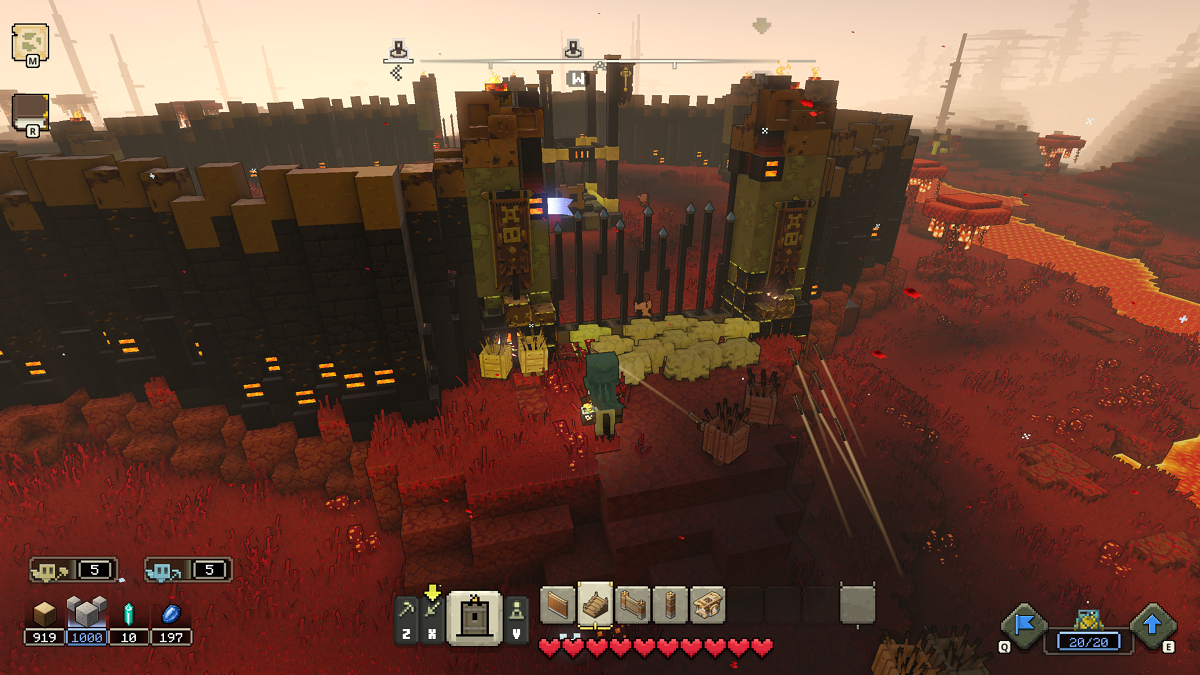Pick the arrow tower build slot
Image resolution: width=1200 pixels, height=675 pixels.
669,605
